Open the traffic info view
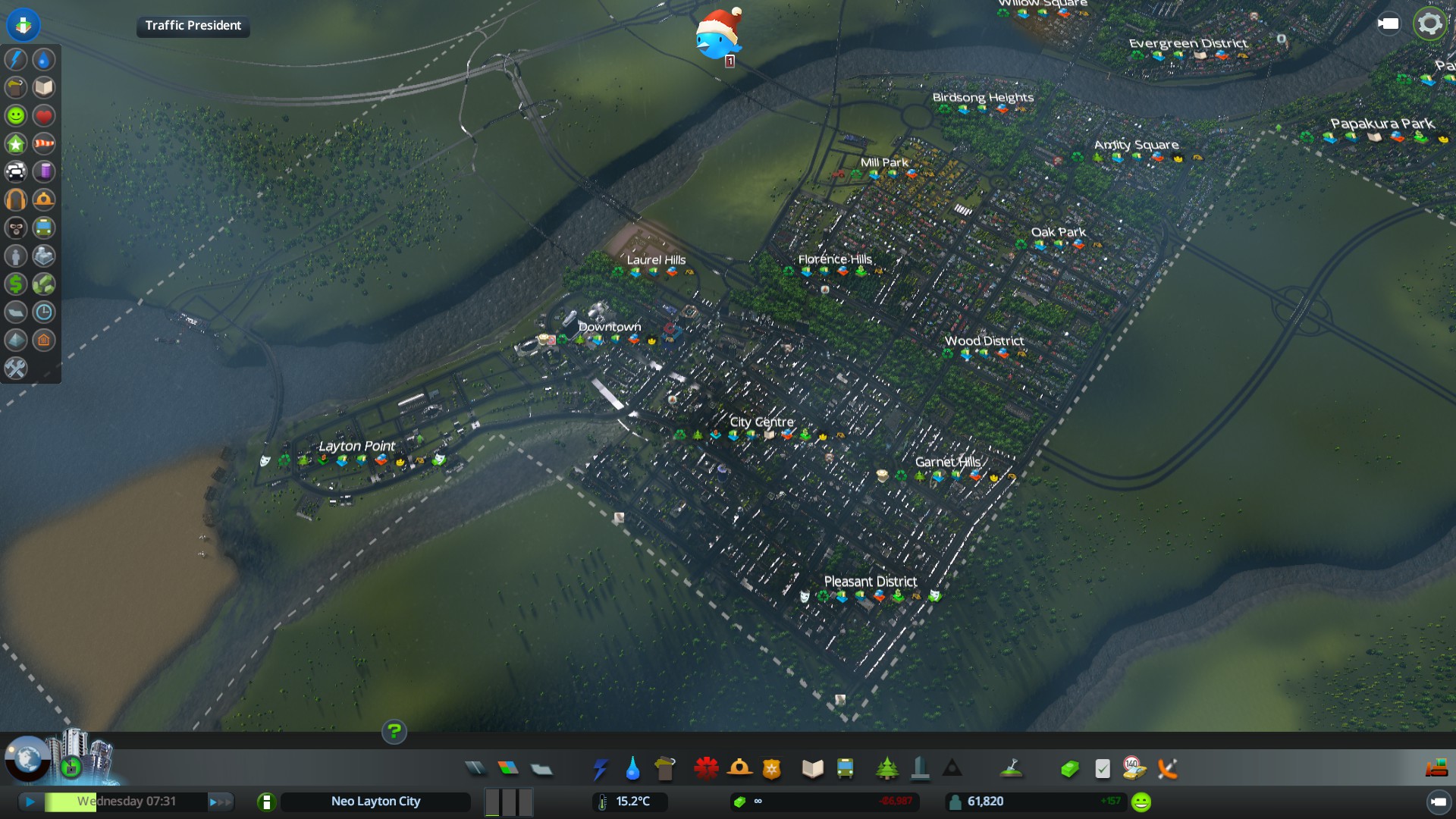 (16, 171)
